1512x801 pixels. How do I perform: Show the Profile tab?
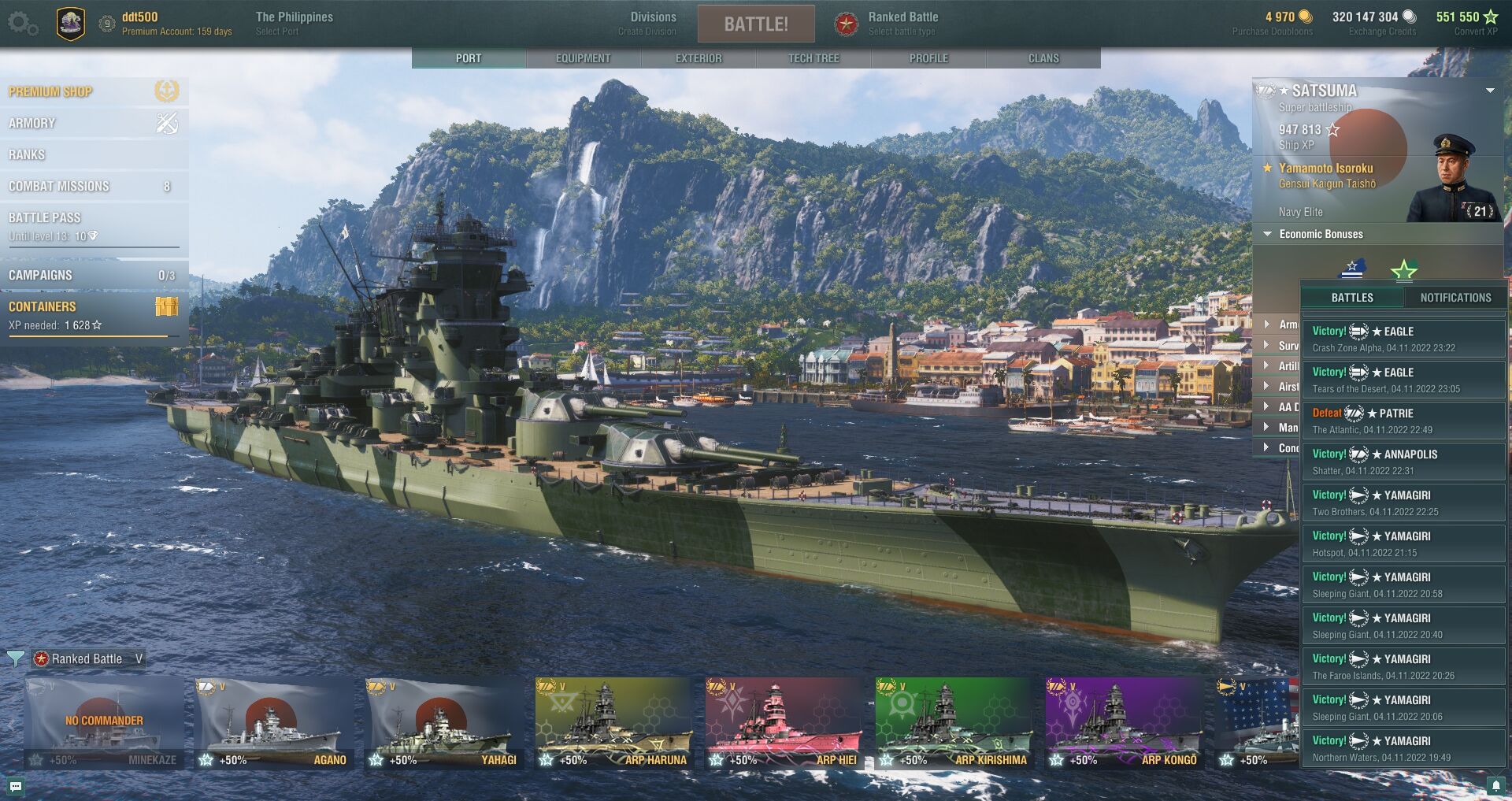coord(928,58)
